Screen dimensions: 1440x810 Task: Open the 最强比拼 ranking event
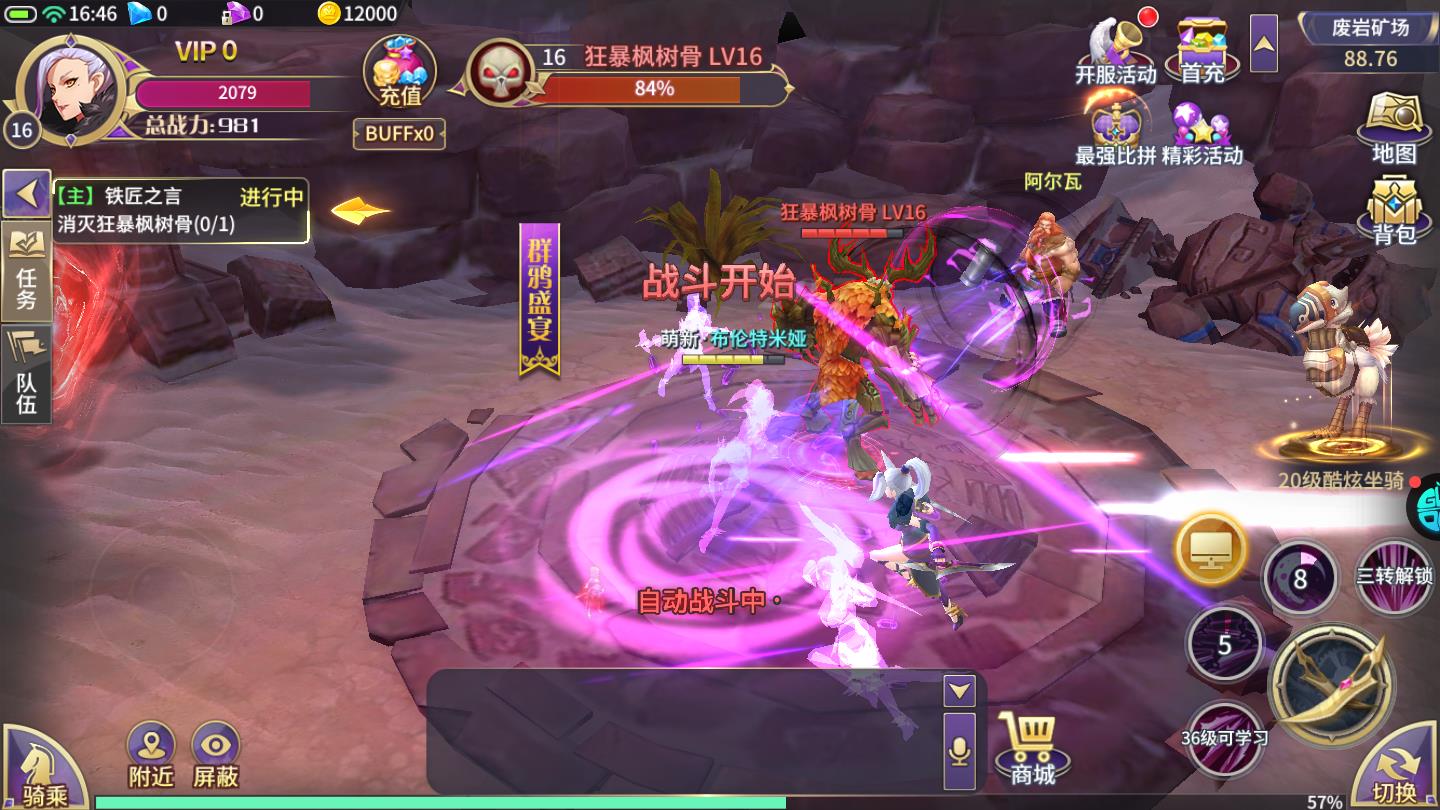pyautogui.click(x=1115, y=134)
